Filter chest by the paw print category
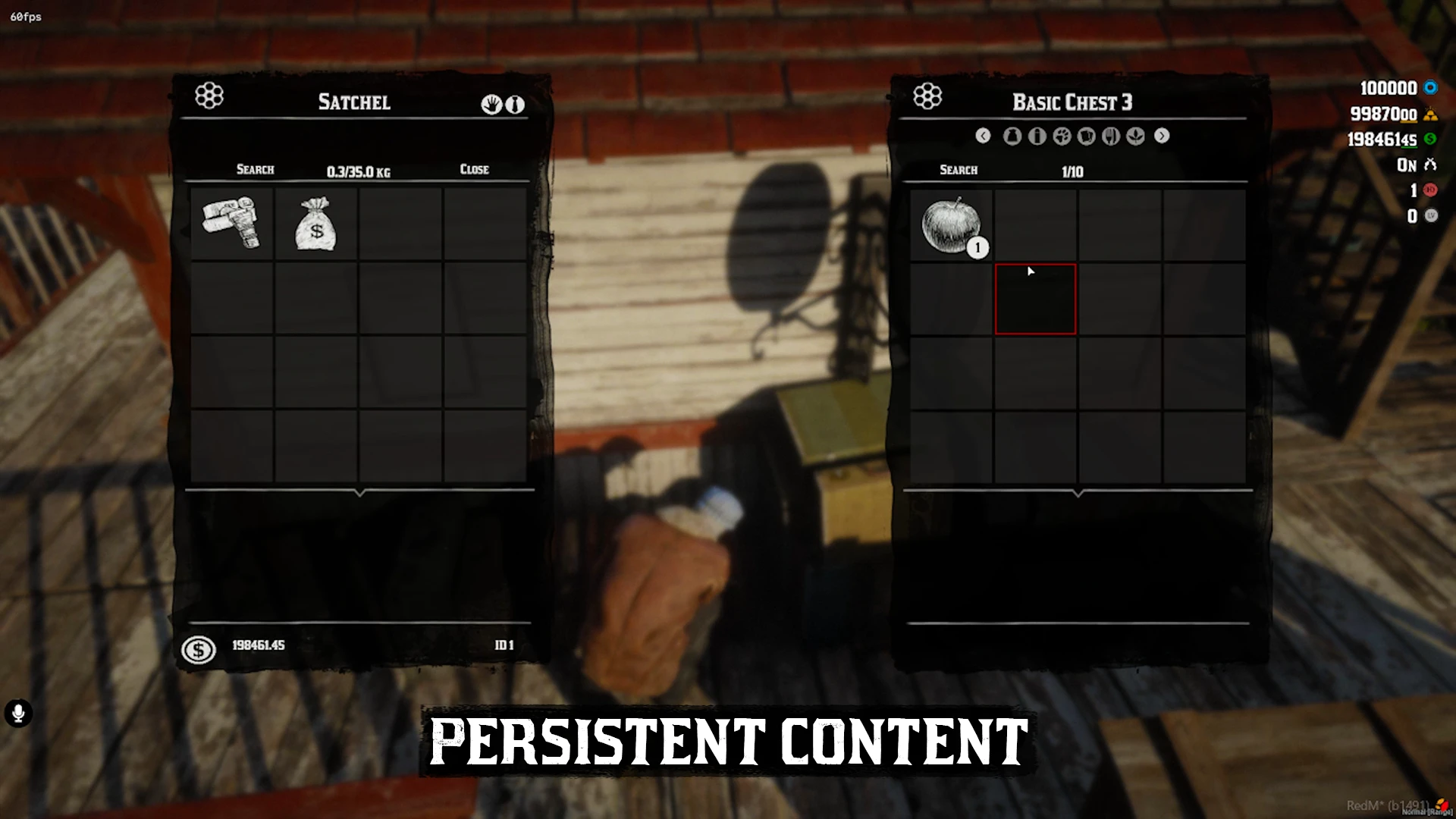The width and height of the screenshot is (1456, 819). 1062,136
